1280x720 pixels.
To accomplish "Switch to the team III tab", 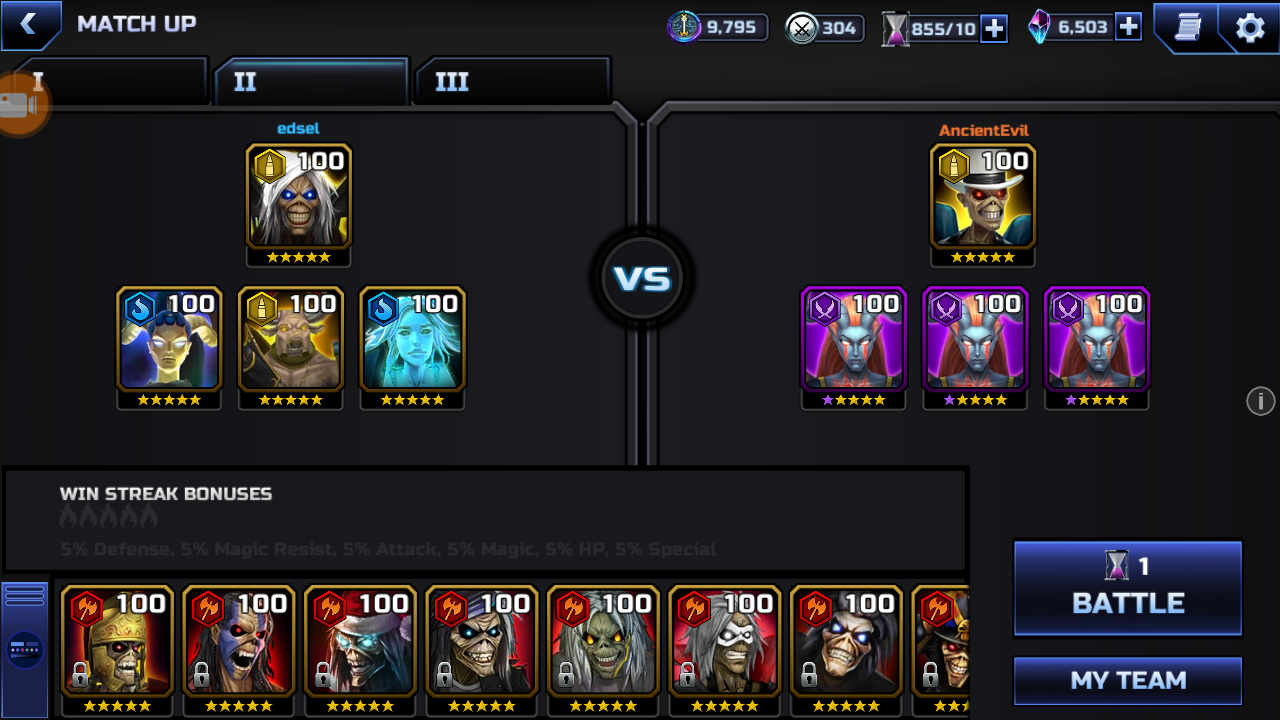I will tap(511, 82).
